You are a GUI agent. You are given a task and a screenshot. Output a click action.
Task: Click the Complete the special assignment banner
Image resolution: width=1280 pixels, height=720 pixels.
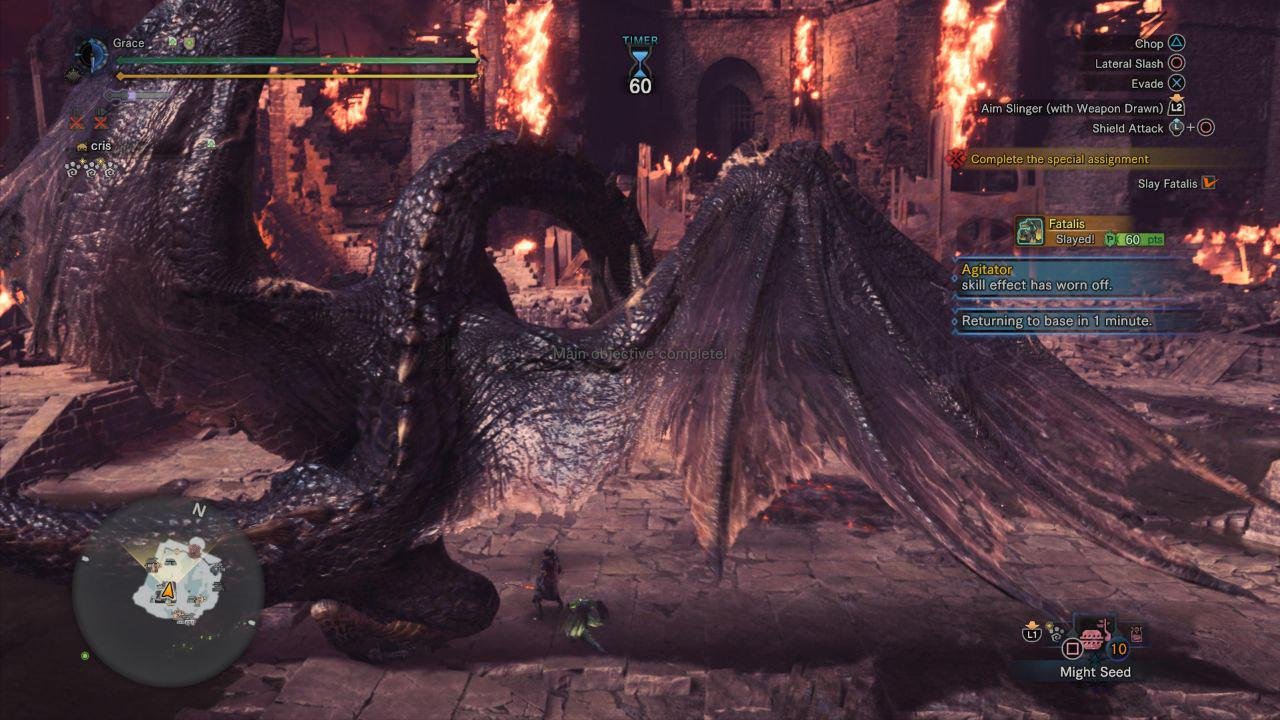tap(1059, 159)
